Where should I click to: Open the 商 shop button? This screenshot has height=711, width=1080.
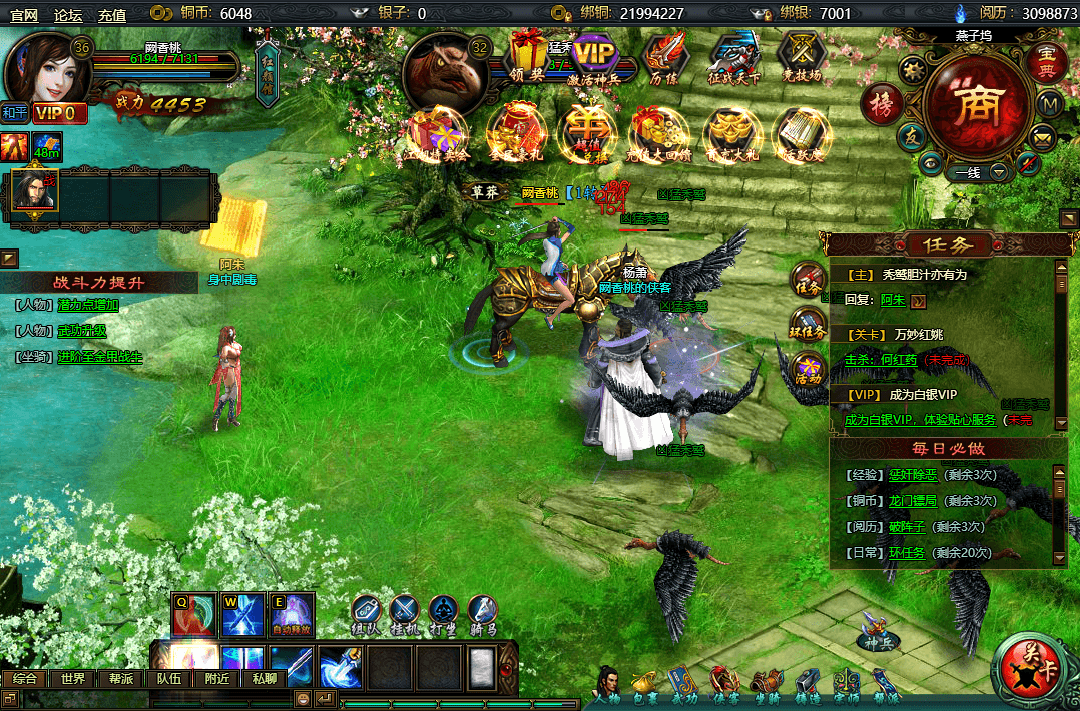tap(975, 104)
